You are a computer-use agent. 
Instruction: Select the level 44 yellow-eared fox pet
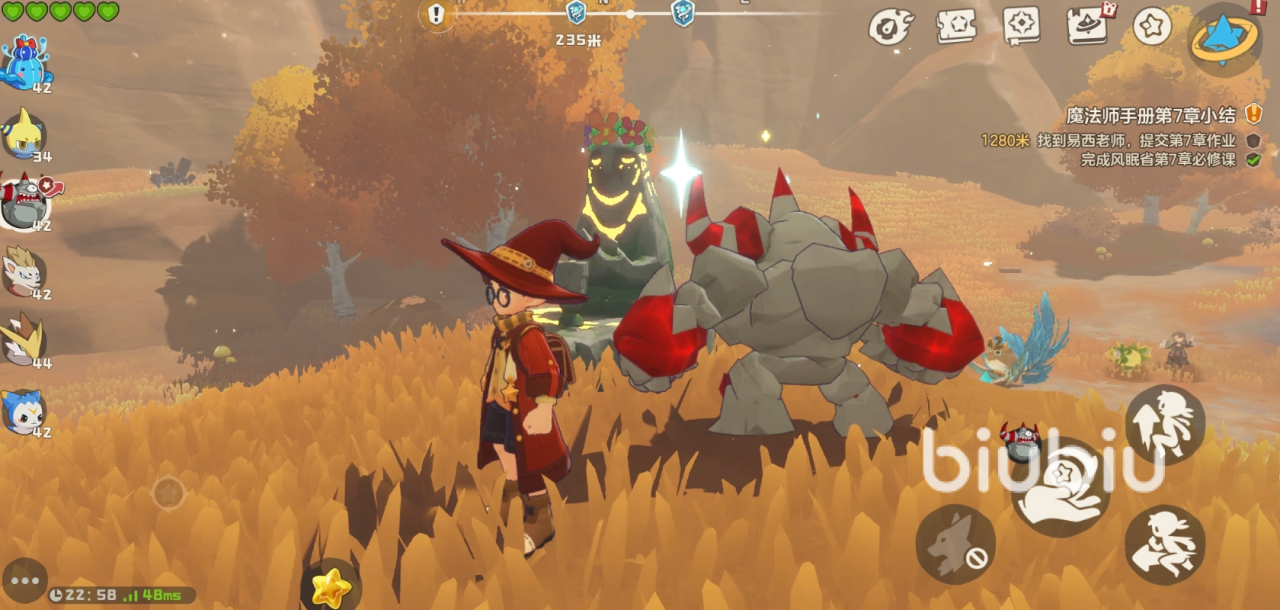24,340
